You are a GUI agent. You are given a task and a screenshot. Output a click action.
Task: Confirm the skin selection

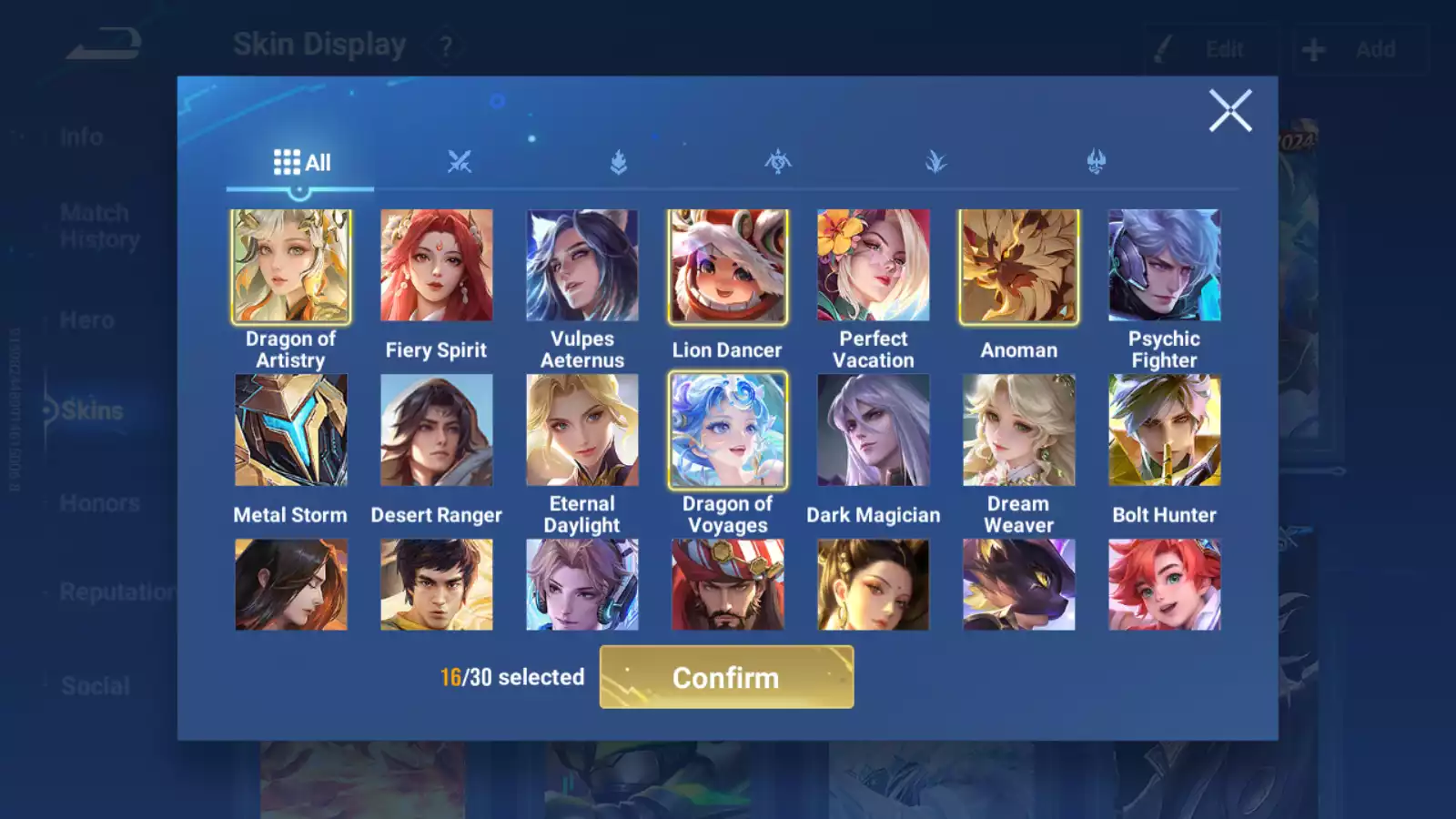click(x=726, y=677)
